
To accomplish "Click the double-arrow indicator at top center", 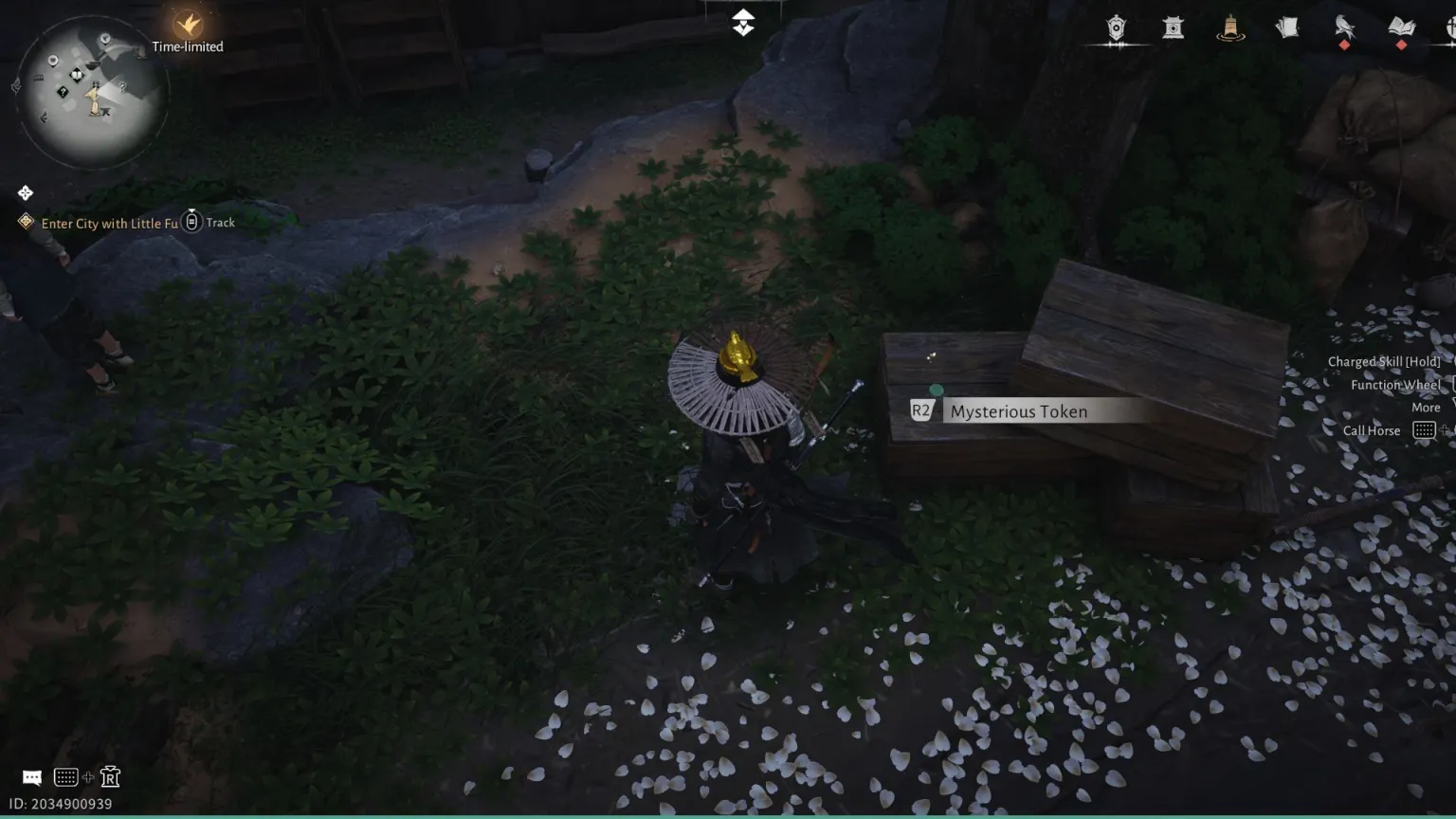I will 743,23.
